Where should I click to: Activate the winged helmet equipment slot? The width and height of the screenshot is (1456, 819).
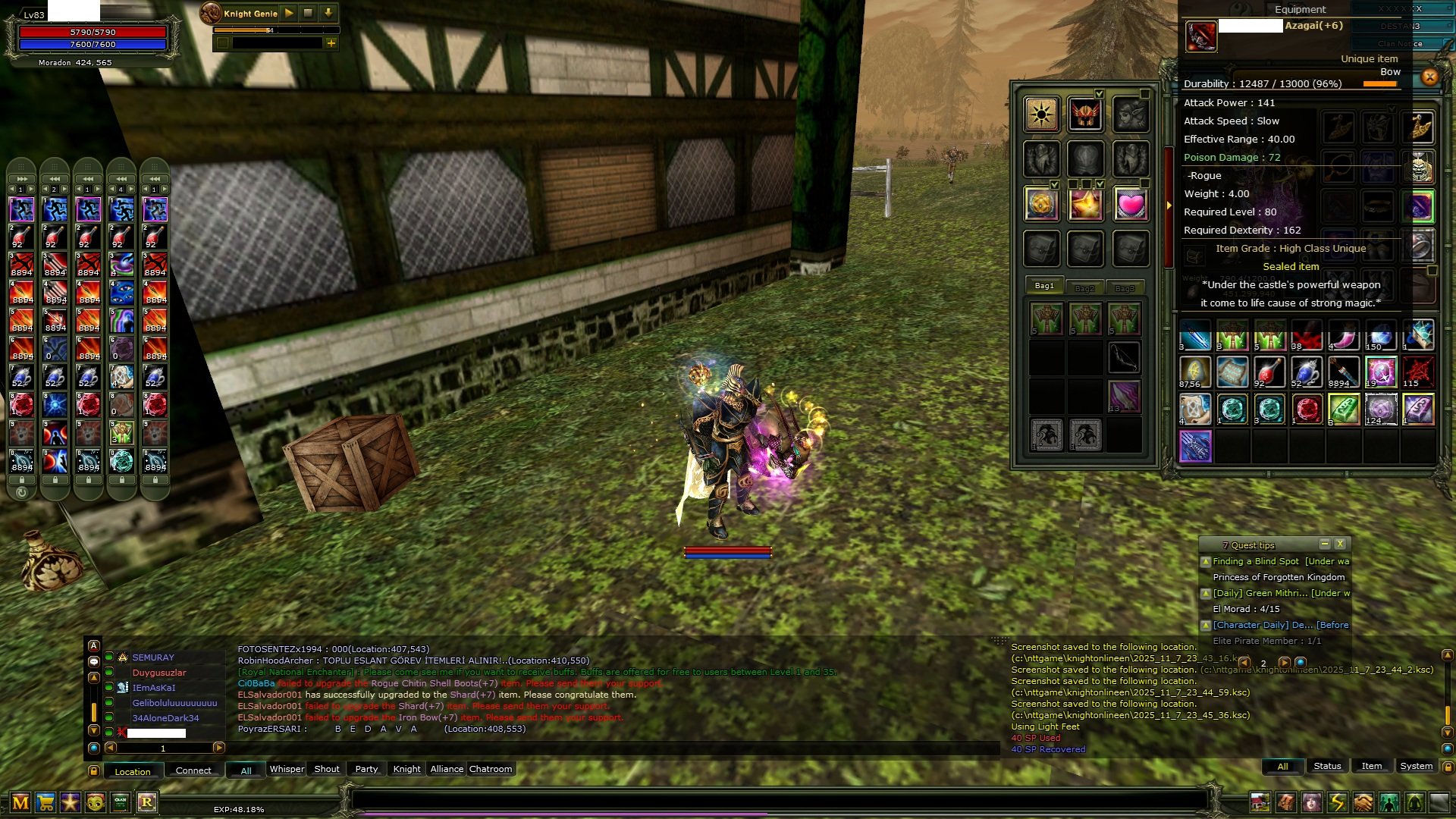[1085, 115]
